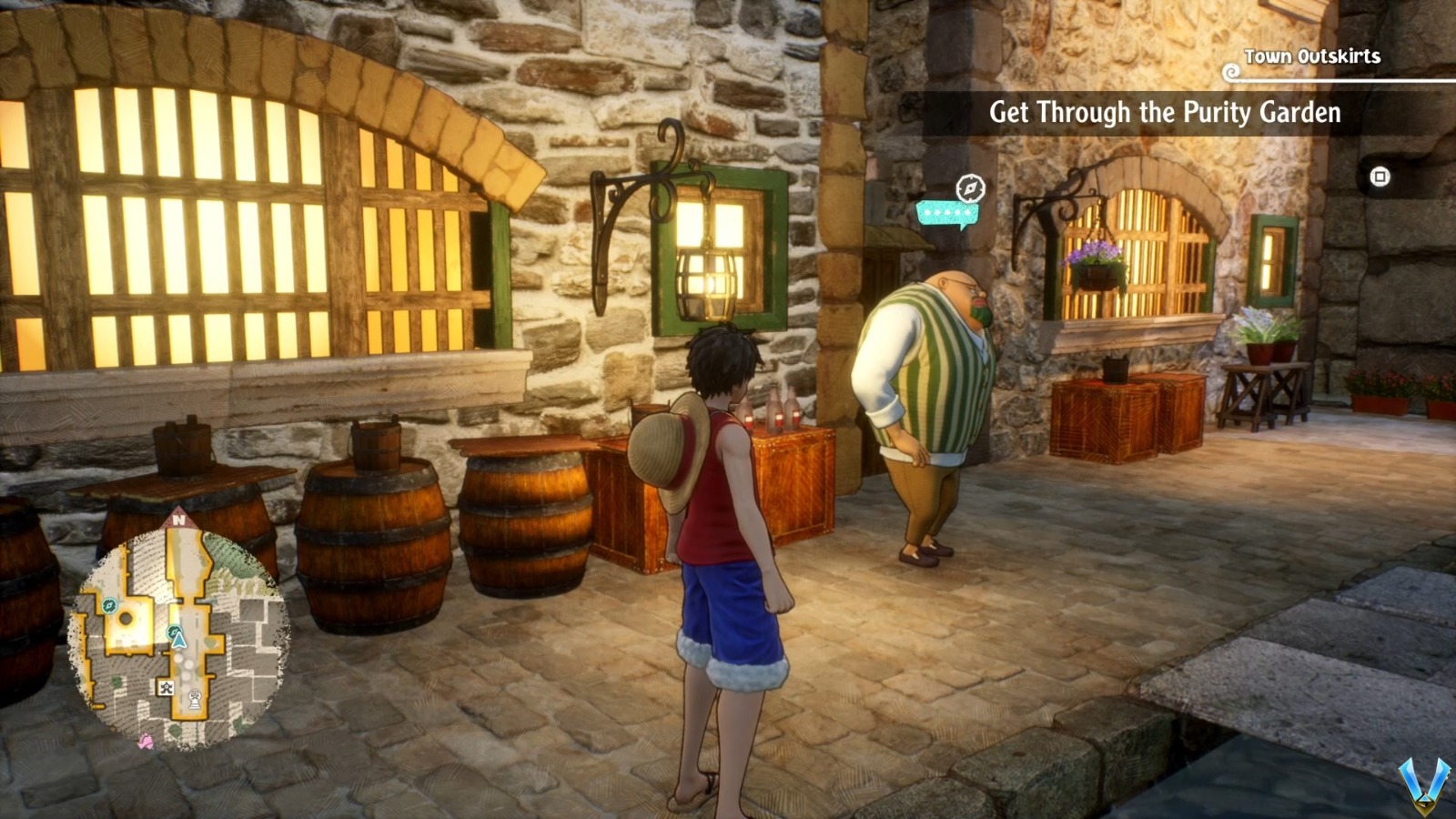Select the Town Outskirts location text
This screenshot has height=819, width=1456.
tap(1311, 56)
